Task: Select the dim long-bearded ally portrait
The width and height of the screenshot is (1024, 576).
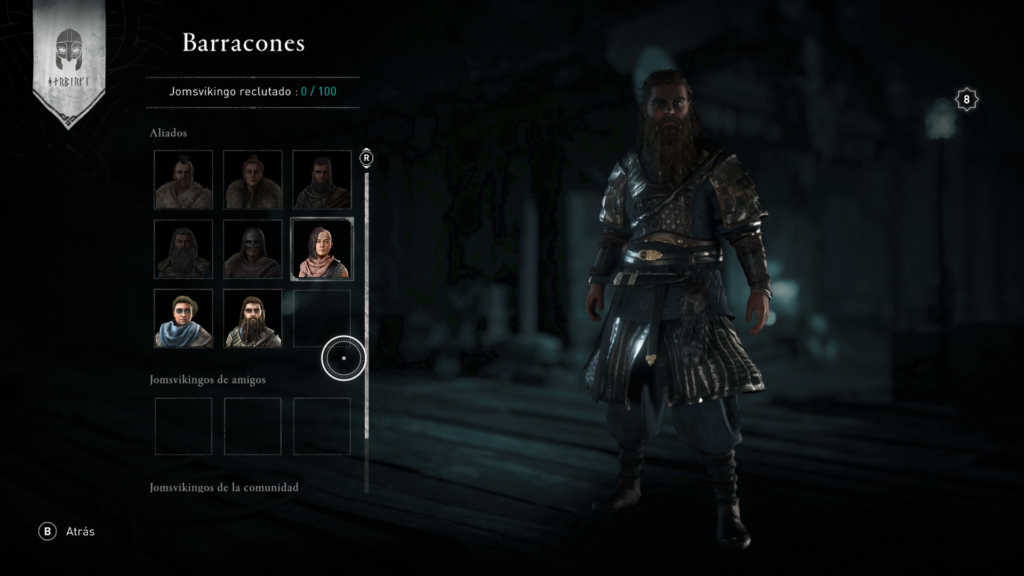Action: (x=183, y=249)
